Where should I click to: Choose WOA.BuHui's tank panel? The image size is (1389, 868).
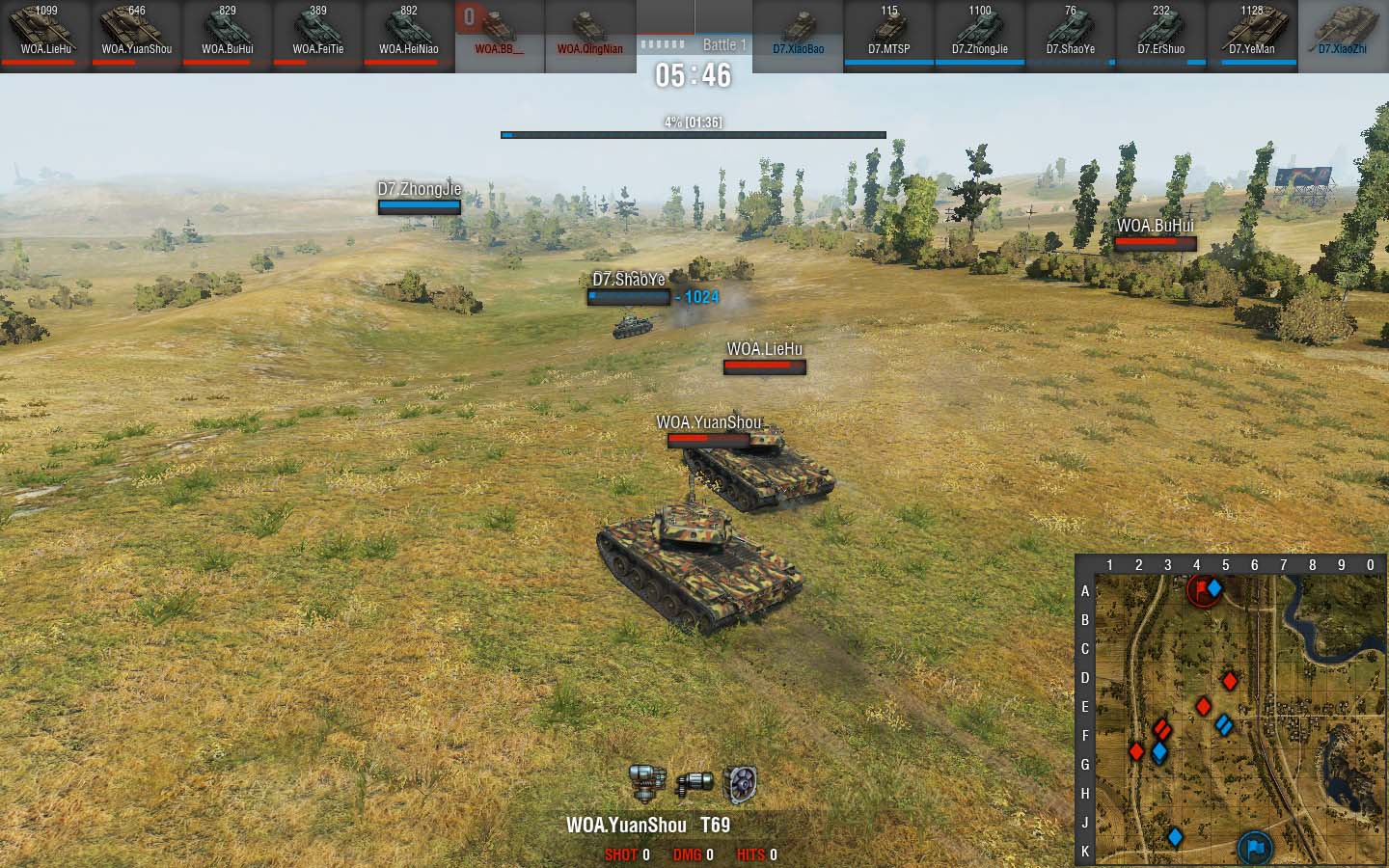pyautogui.click(x=227, y=35)
